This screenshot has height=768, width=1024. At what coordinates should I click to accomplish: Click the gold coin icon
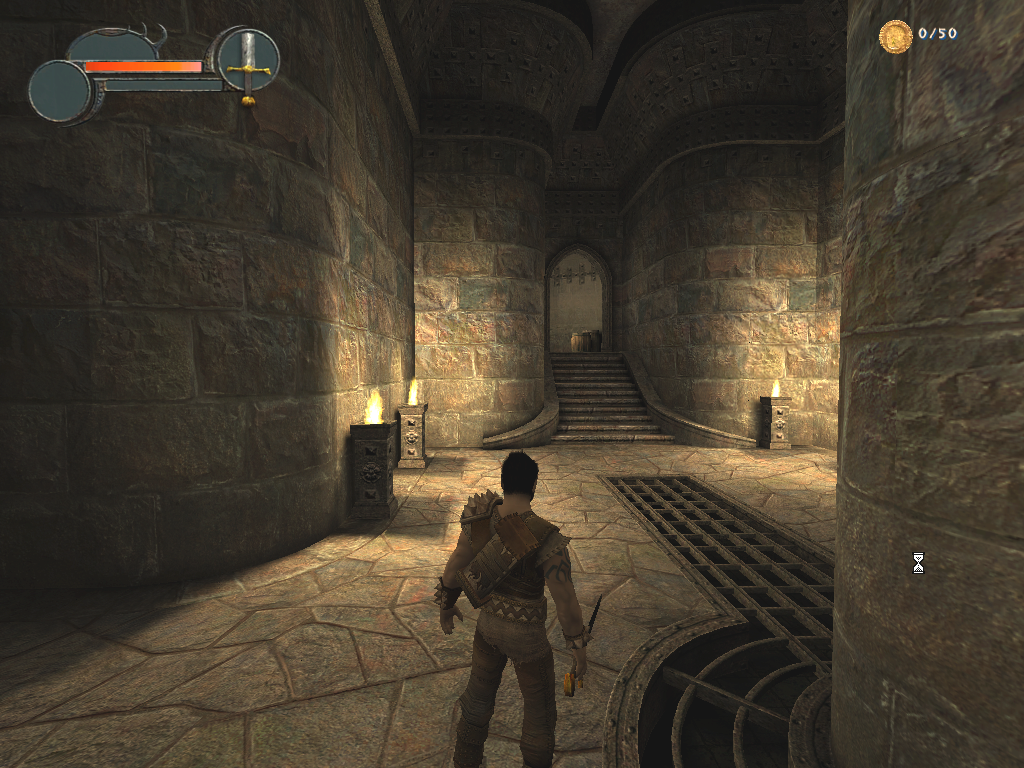pos(895,36)
